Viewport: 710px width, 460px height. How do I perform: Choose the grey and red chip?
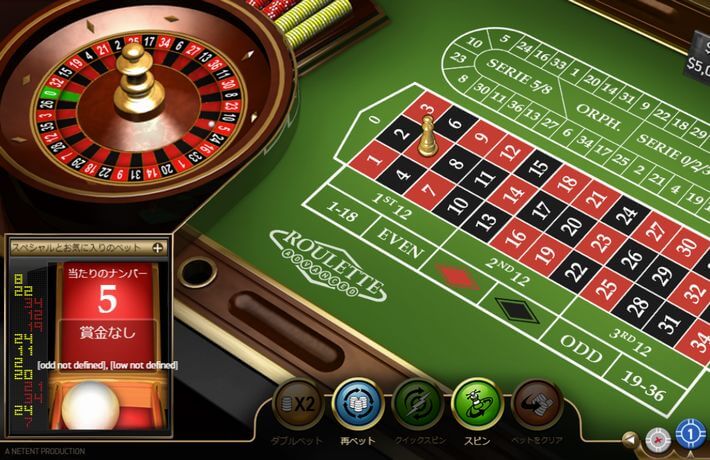tap(657, 438)
